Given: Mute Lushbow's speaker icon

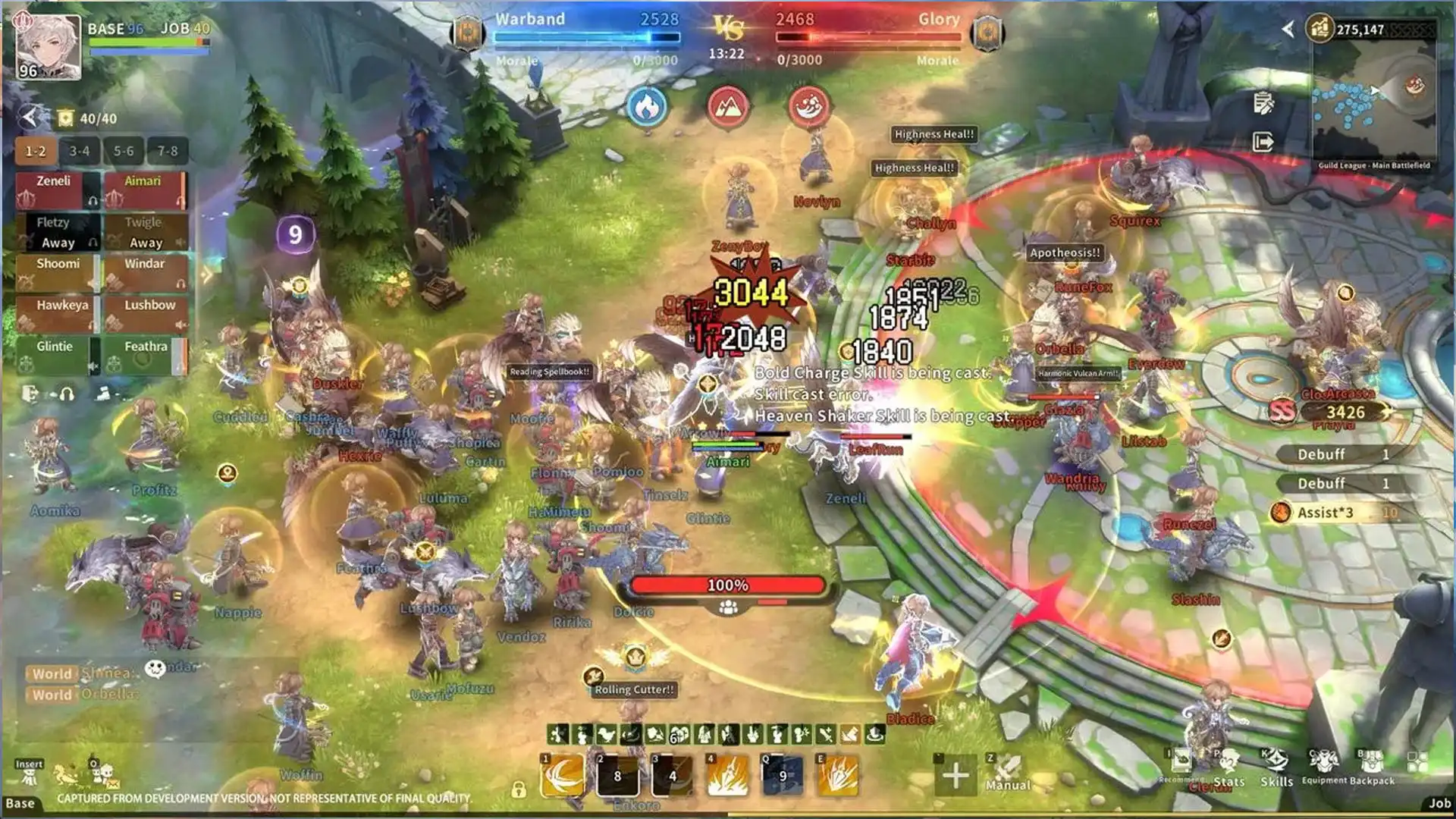Looking at the screenshot, I should tap(180, 324).
